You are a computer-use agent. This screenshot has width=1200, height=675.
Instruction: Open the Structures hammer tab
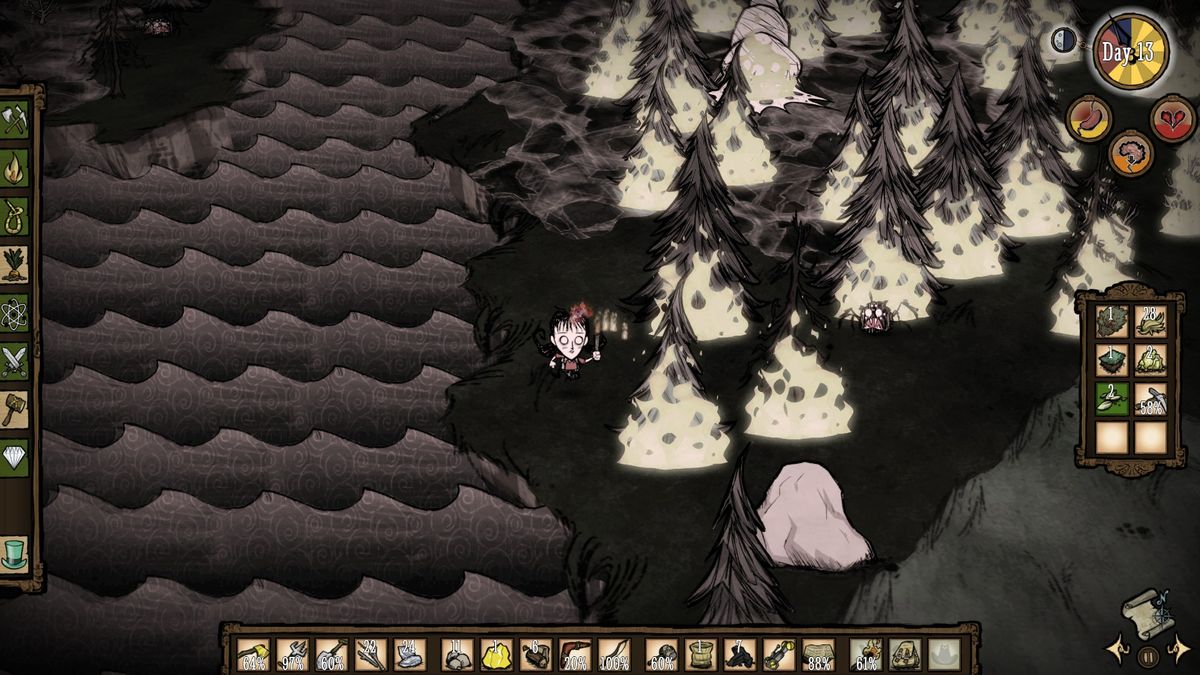point(14,408)
